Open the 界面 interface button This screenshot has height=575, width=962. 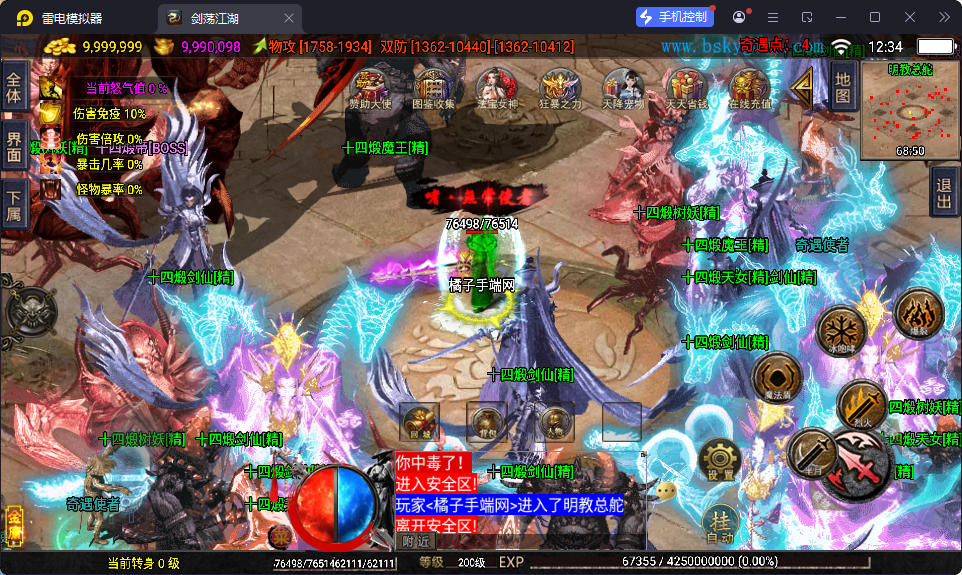click(x=14, y=147)
